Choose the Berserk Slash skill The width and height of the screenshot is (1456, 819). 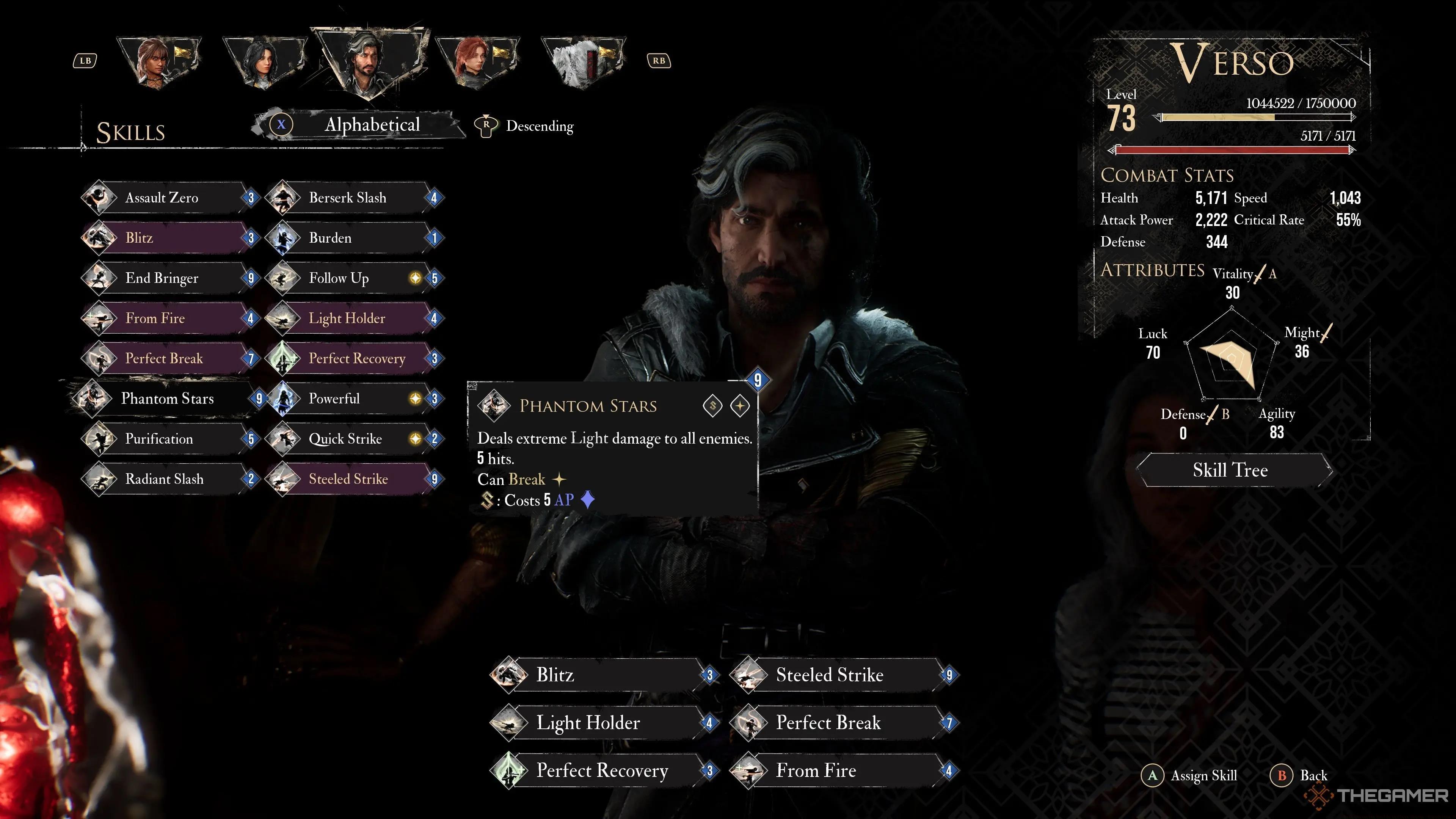click(x=353, y=198)
